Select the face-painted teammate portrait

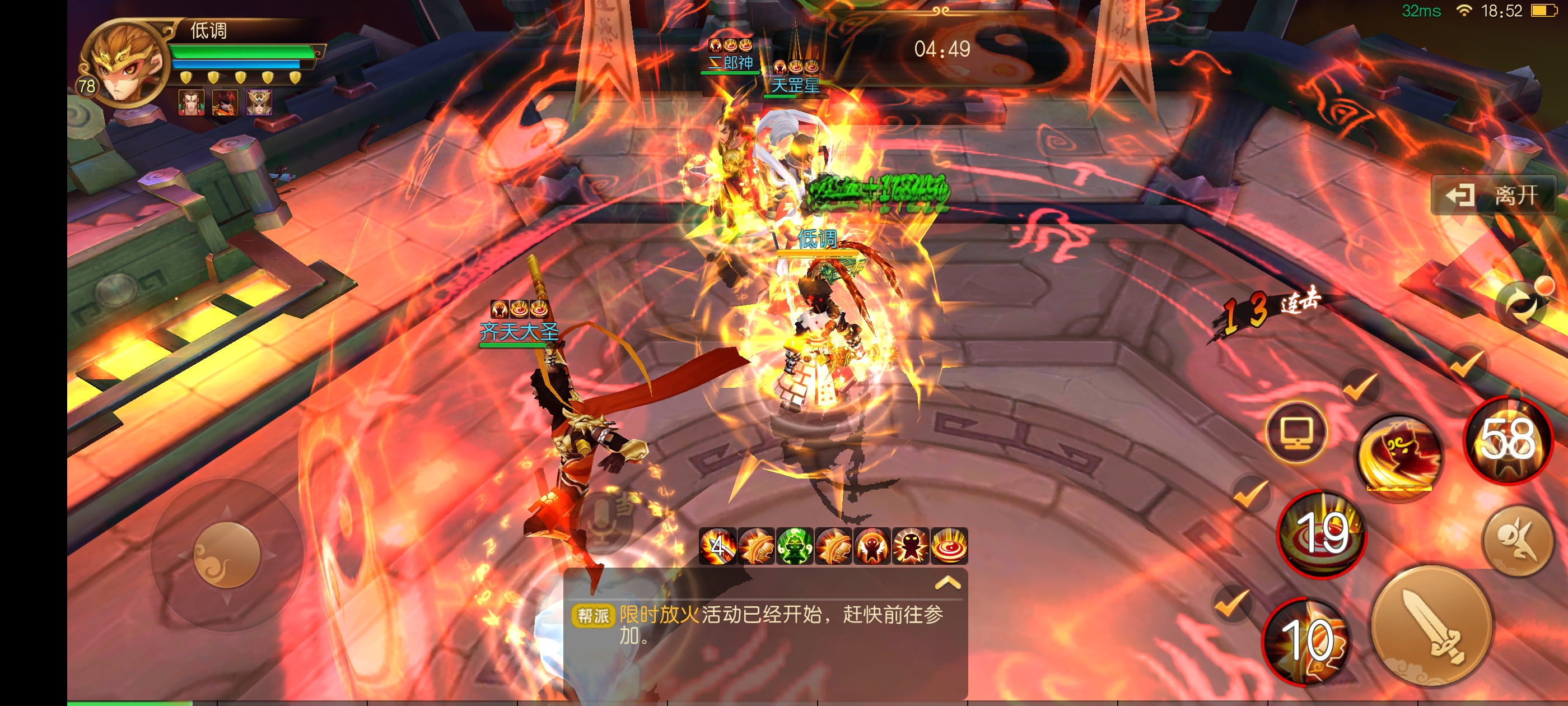pyautogui.click(x=190, y=103)
